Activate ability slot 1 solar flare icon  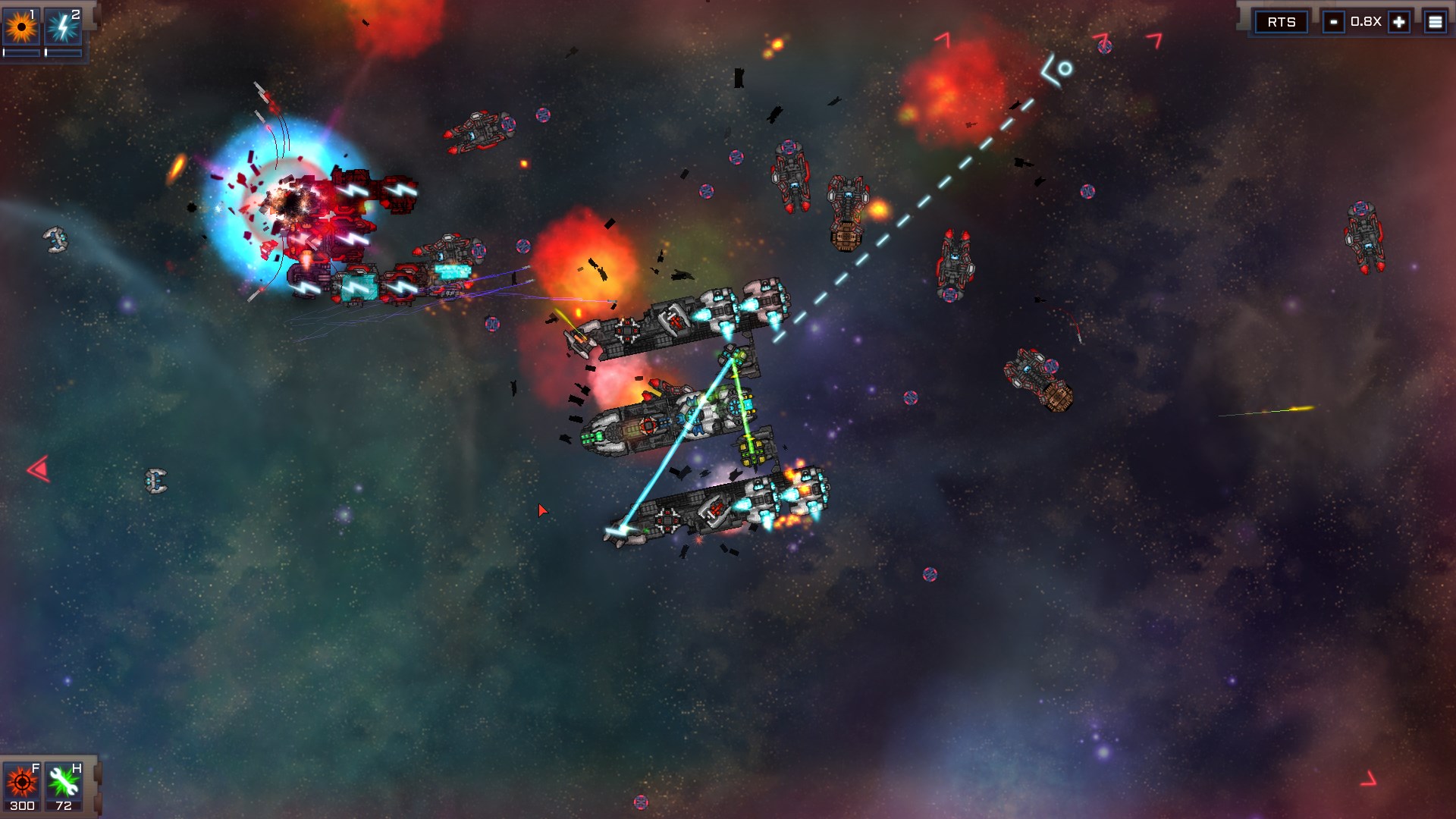(x=21, y=24)
